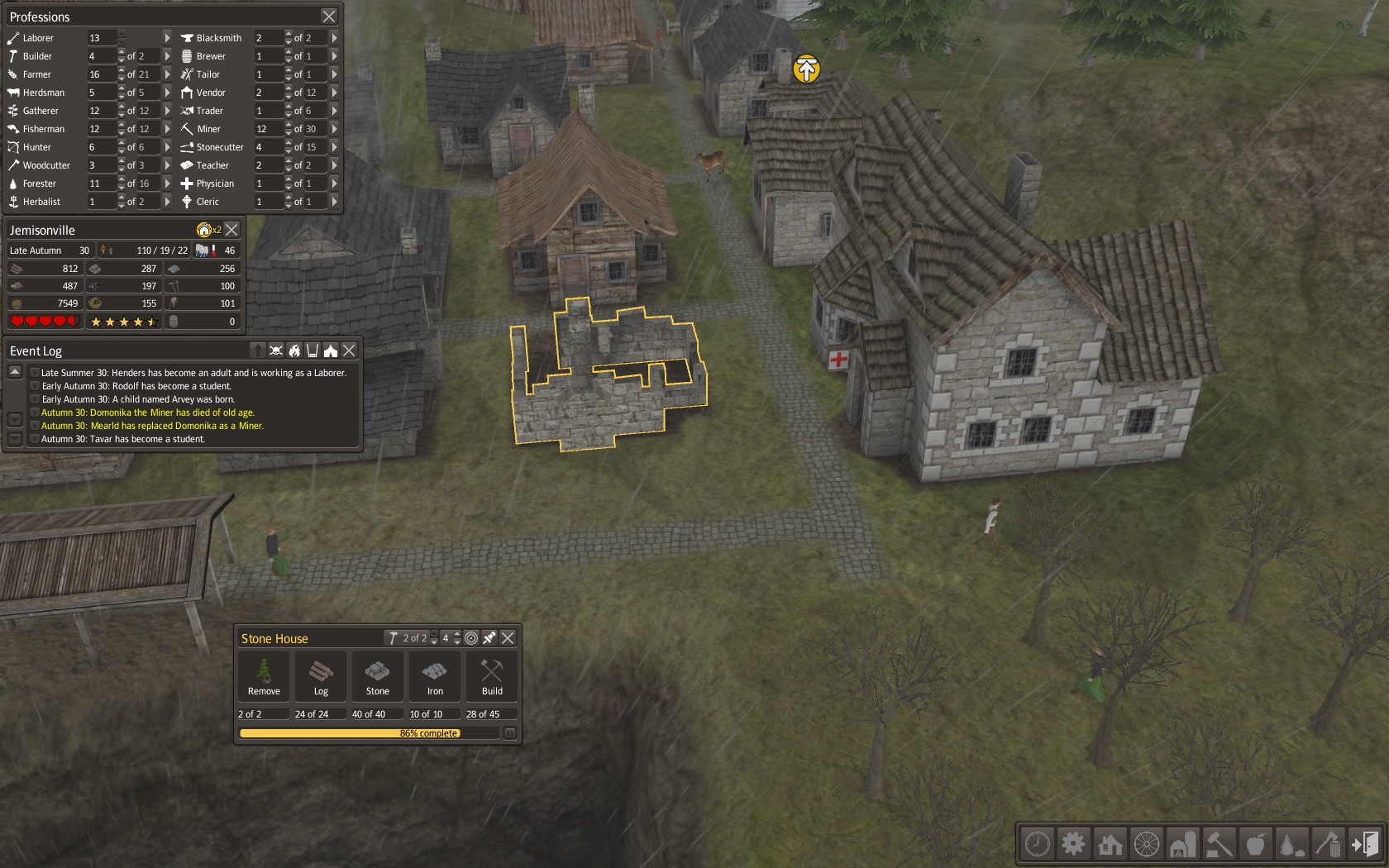Close the Stone House panel
The height and width of the screenshot is (868, 1389).
click(x=508, y=638)
